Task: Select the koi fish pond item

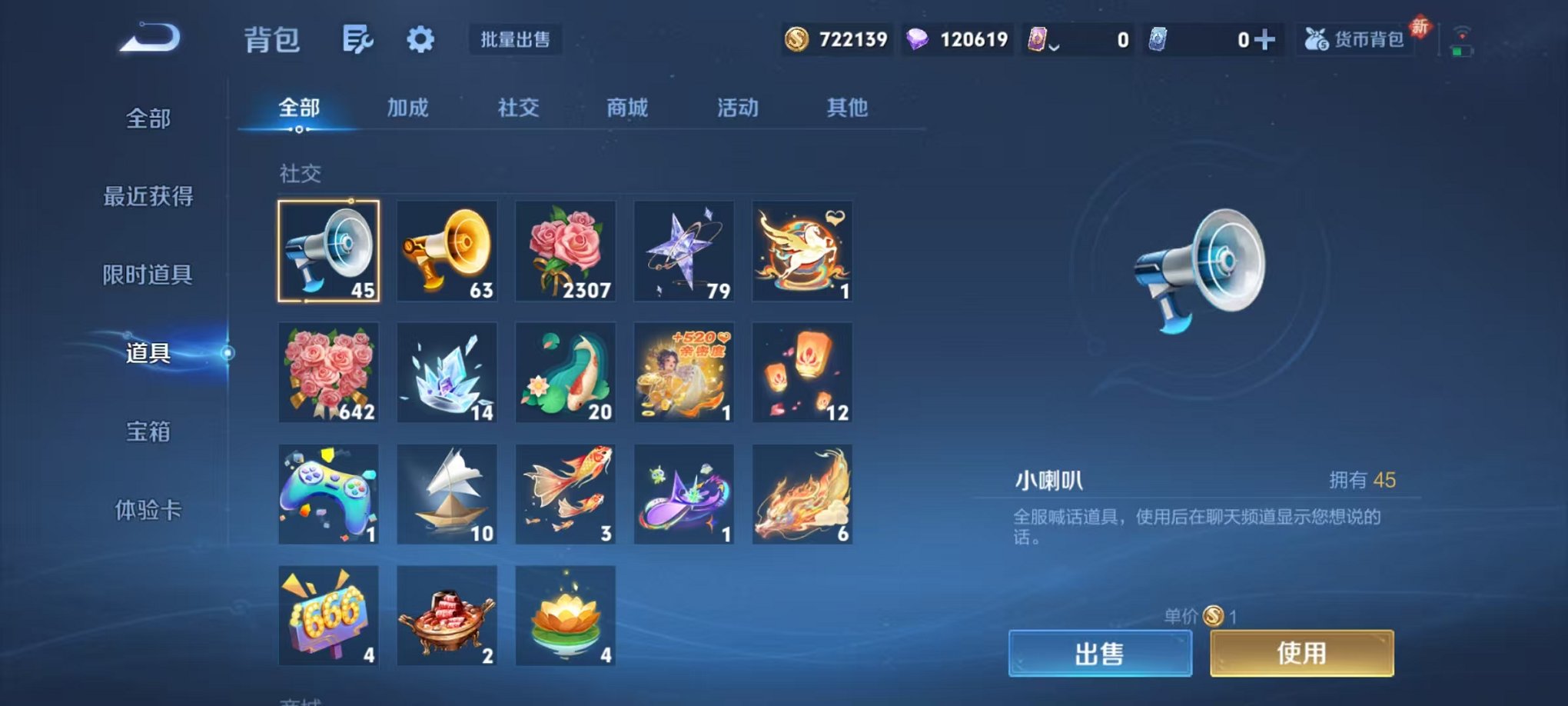Action: (566, 373)
